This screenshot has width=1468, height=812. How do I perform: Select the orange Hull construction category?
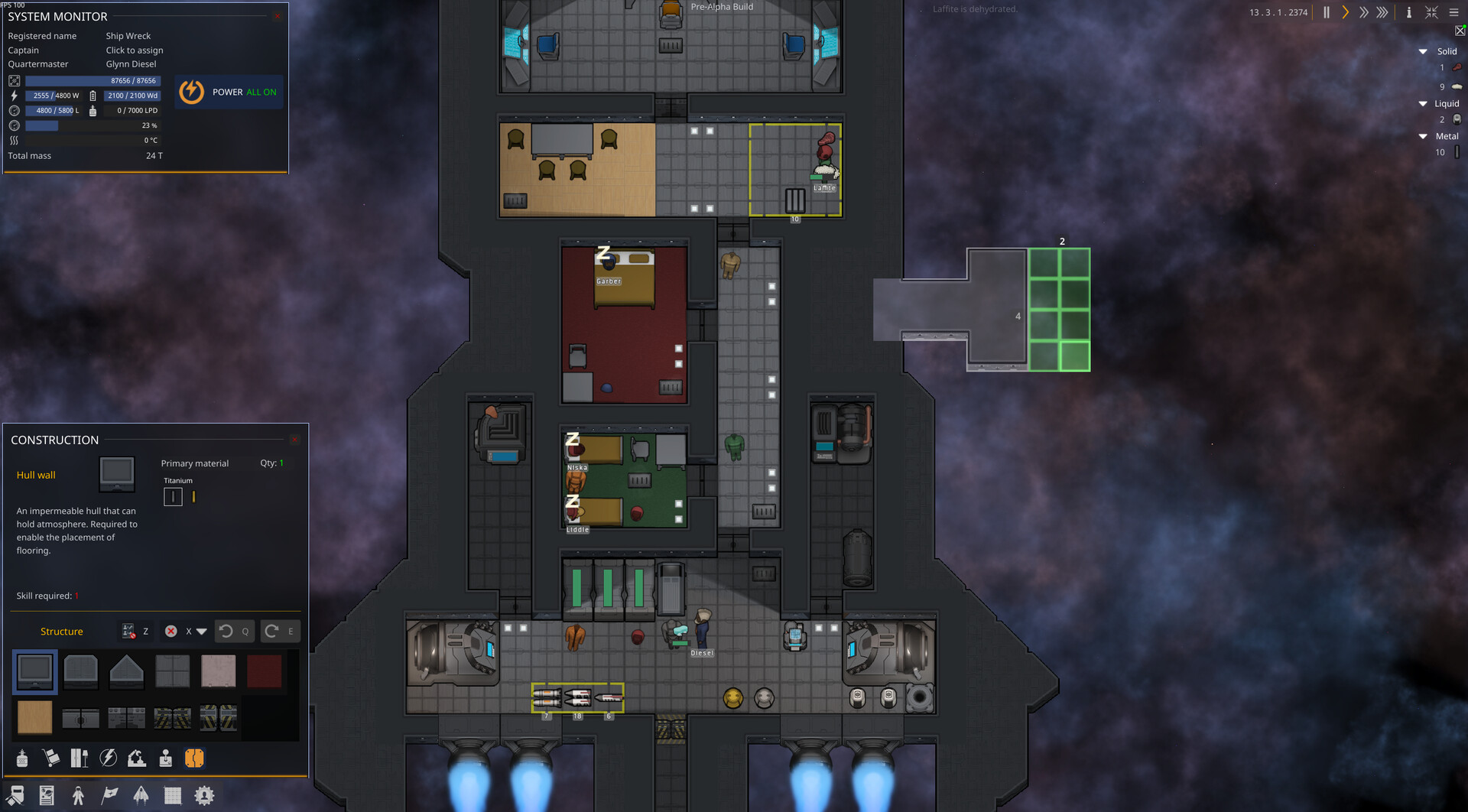coord(194,758)
